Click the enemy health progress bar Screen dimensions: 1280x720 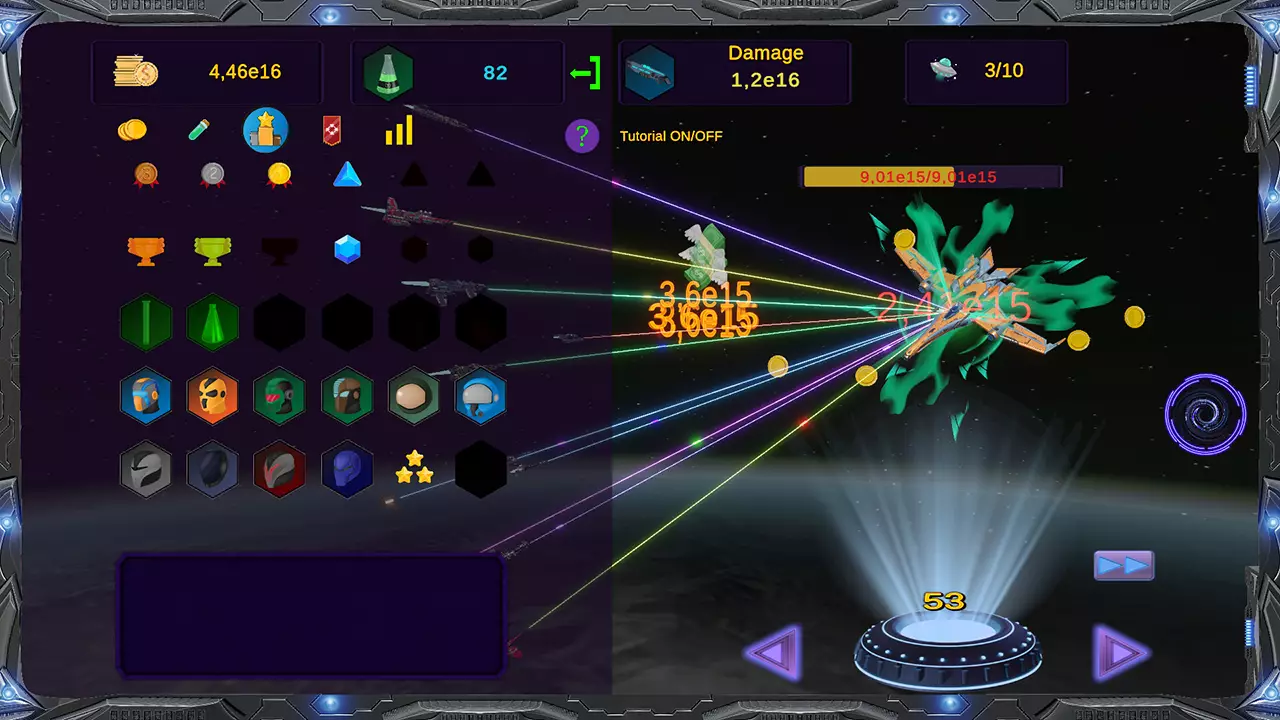930,176
